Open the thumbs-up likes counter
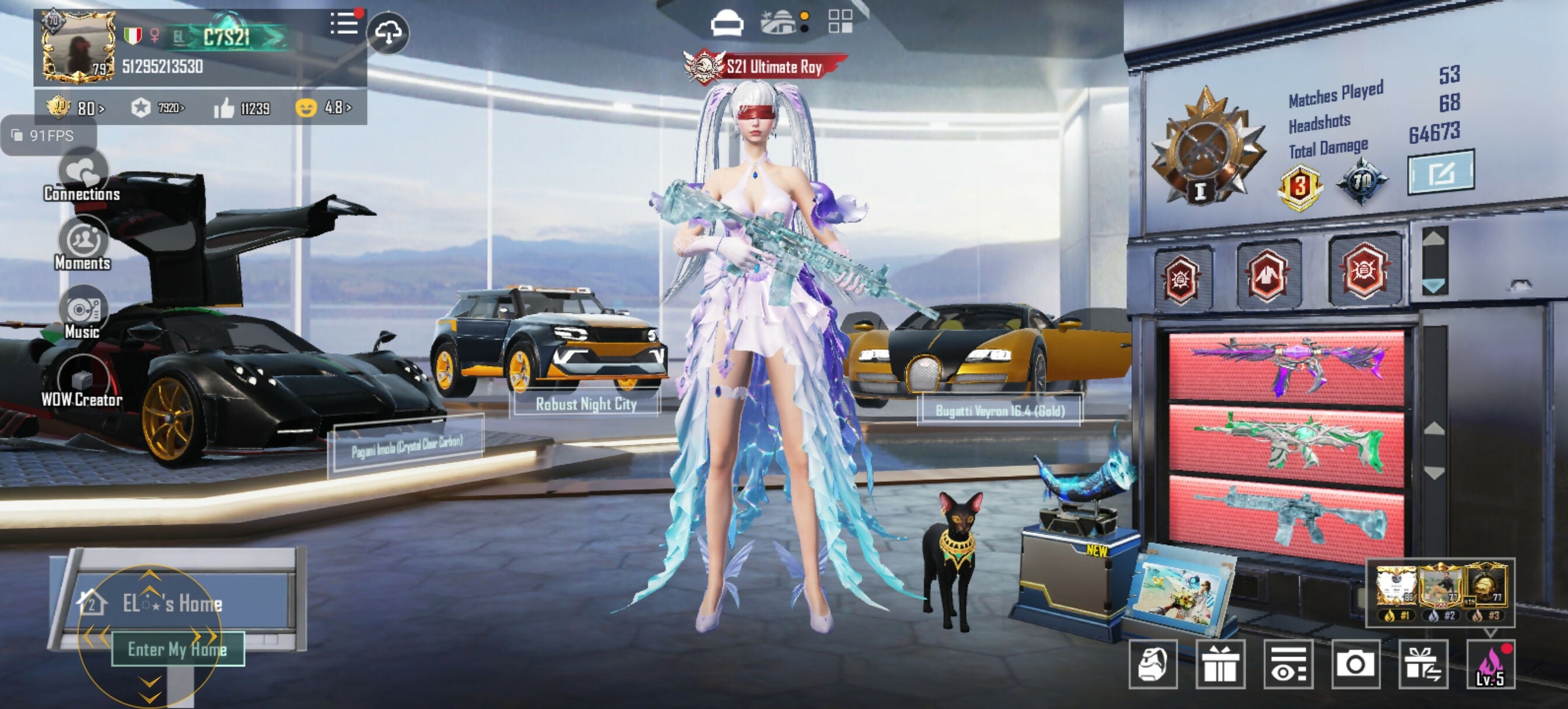 [242, 108]
